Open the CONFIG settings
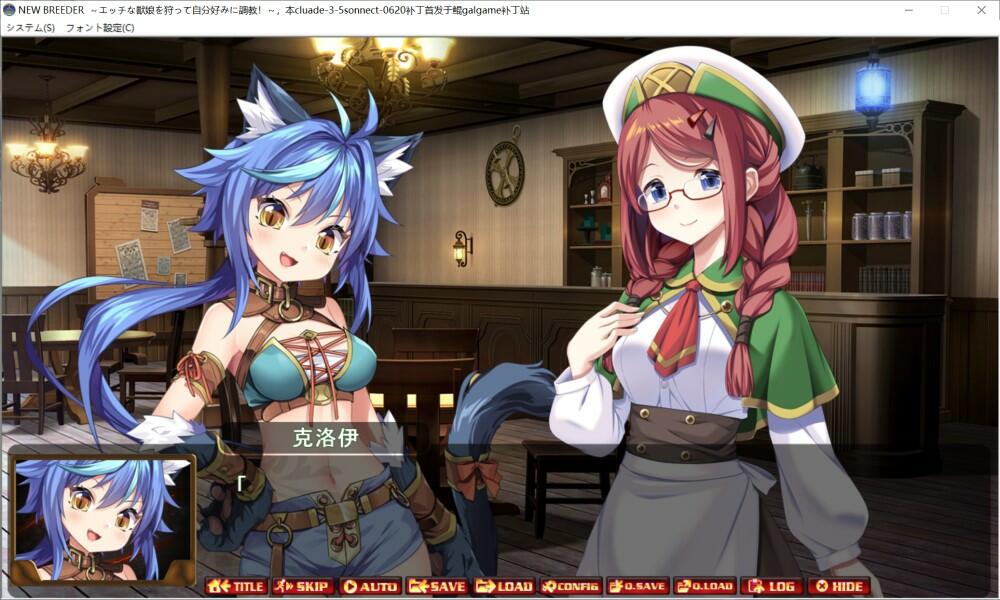This screenshot has height=600, width=1000. (571, 586)
